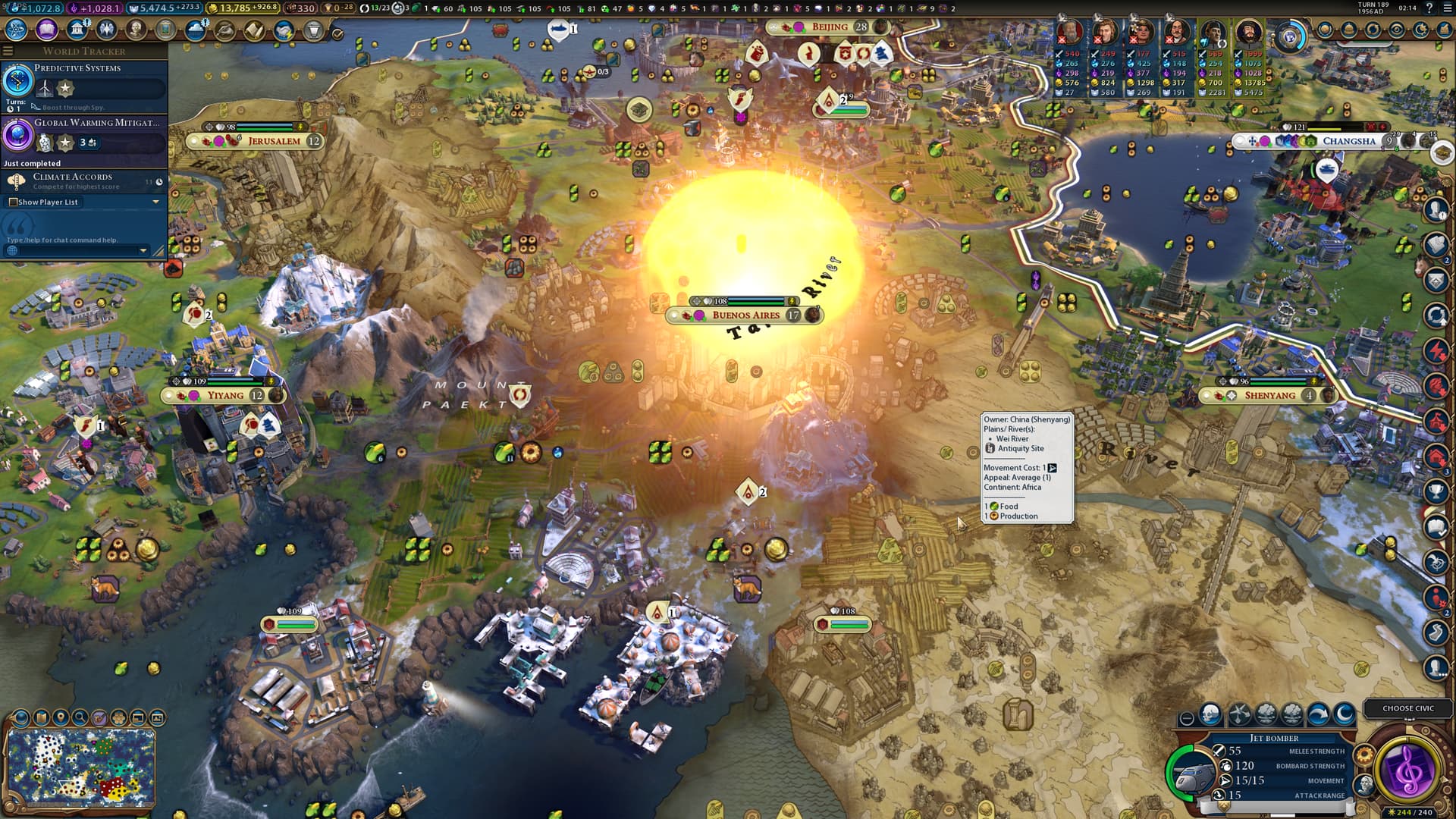Open the Government building icon
This screenshot has width=1456, height=819.
(x=77, y=30)
